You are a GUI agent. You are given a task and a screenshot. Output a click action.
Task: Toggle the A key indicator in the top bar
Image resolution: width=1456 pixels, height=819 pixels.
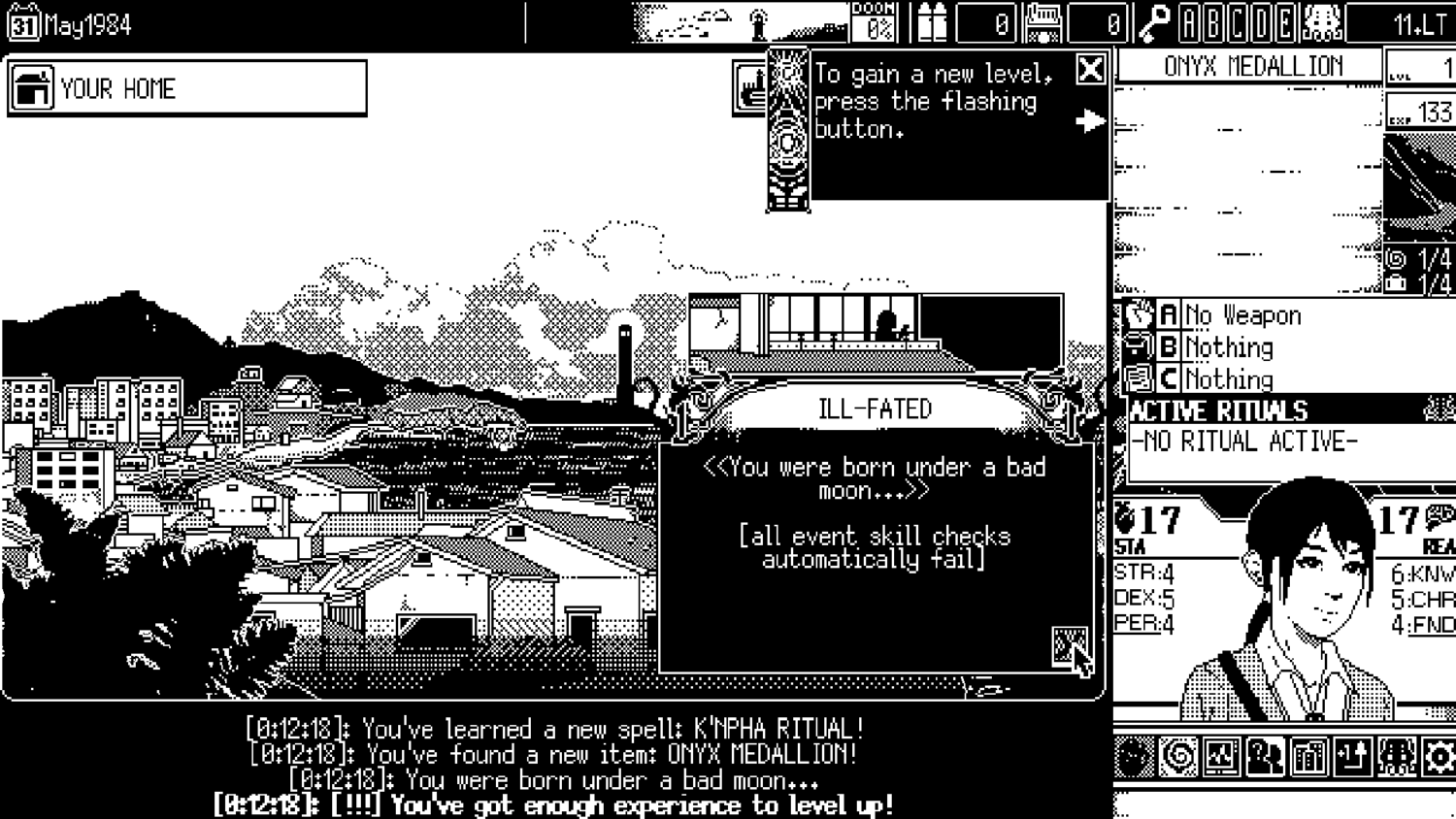pos(1190,17)
